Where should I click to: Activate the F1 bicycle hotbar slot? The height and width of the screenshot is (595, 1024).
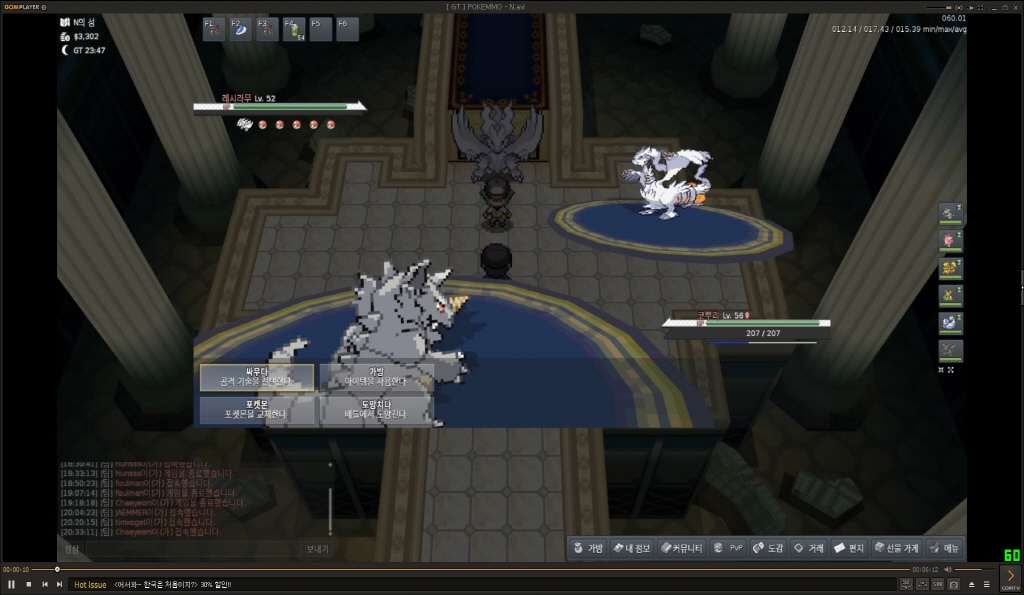(215, 29)
